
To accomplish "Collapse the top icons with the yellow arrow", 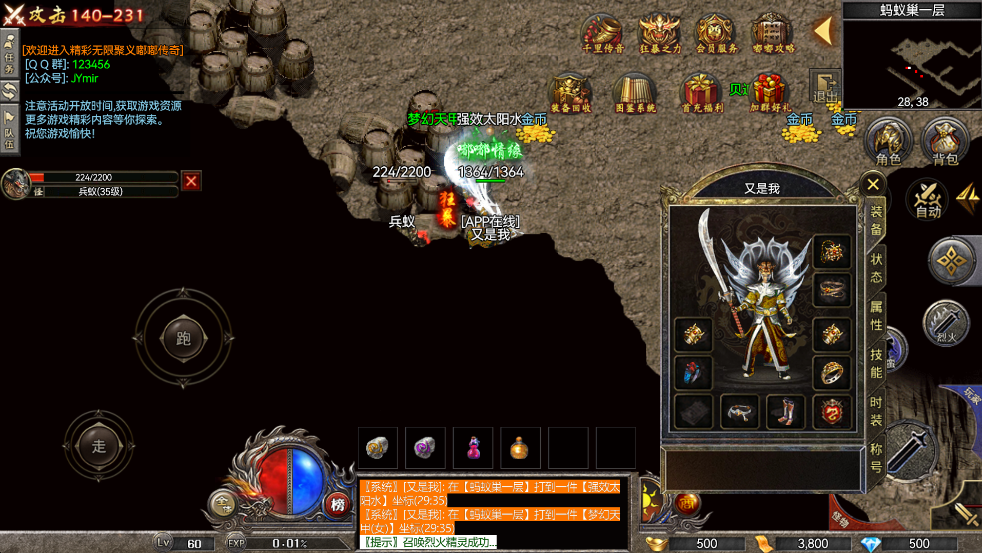I will tap(823, 31).
